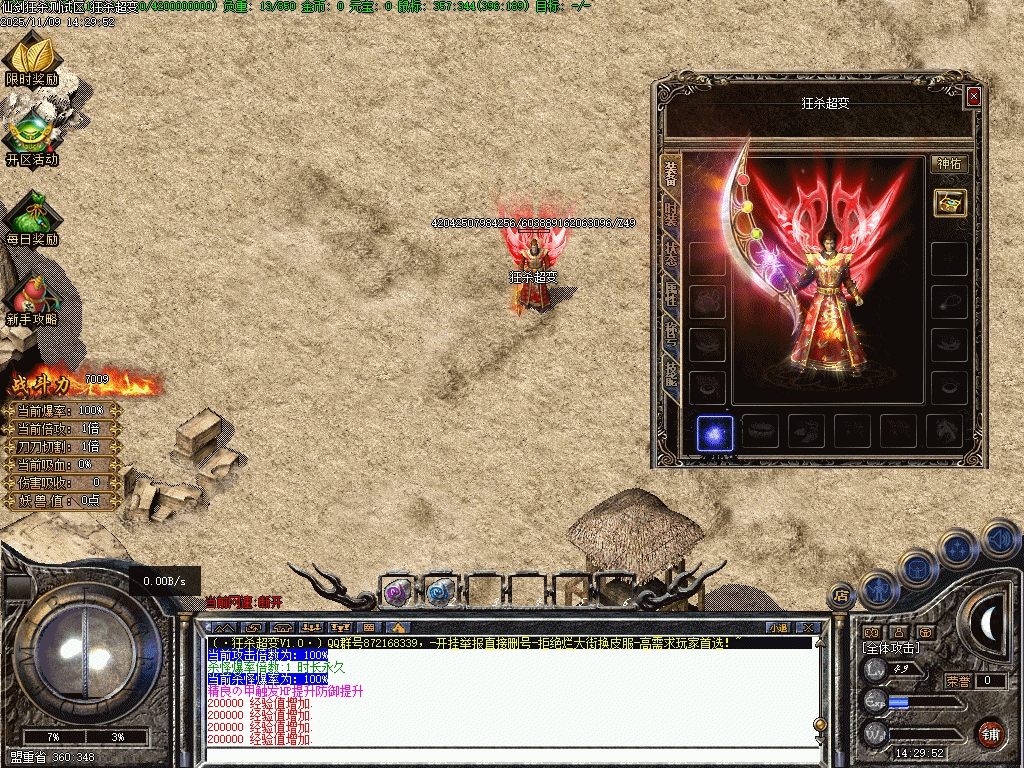Open the 新手攻略 beginner guide
This screenshot has width=1024, height=768.
[x=32, y=298]
